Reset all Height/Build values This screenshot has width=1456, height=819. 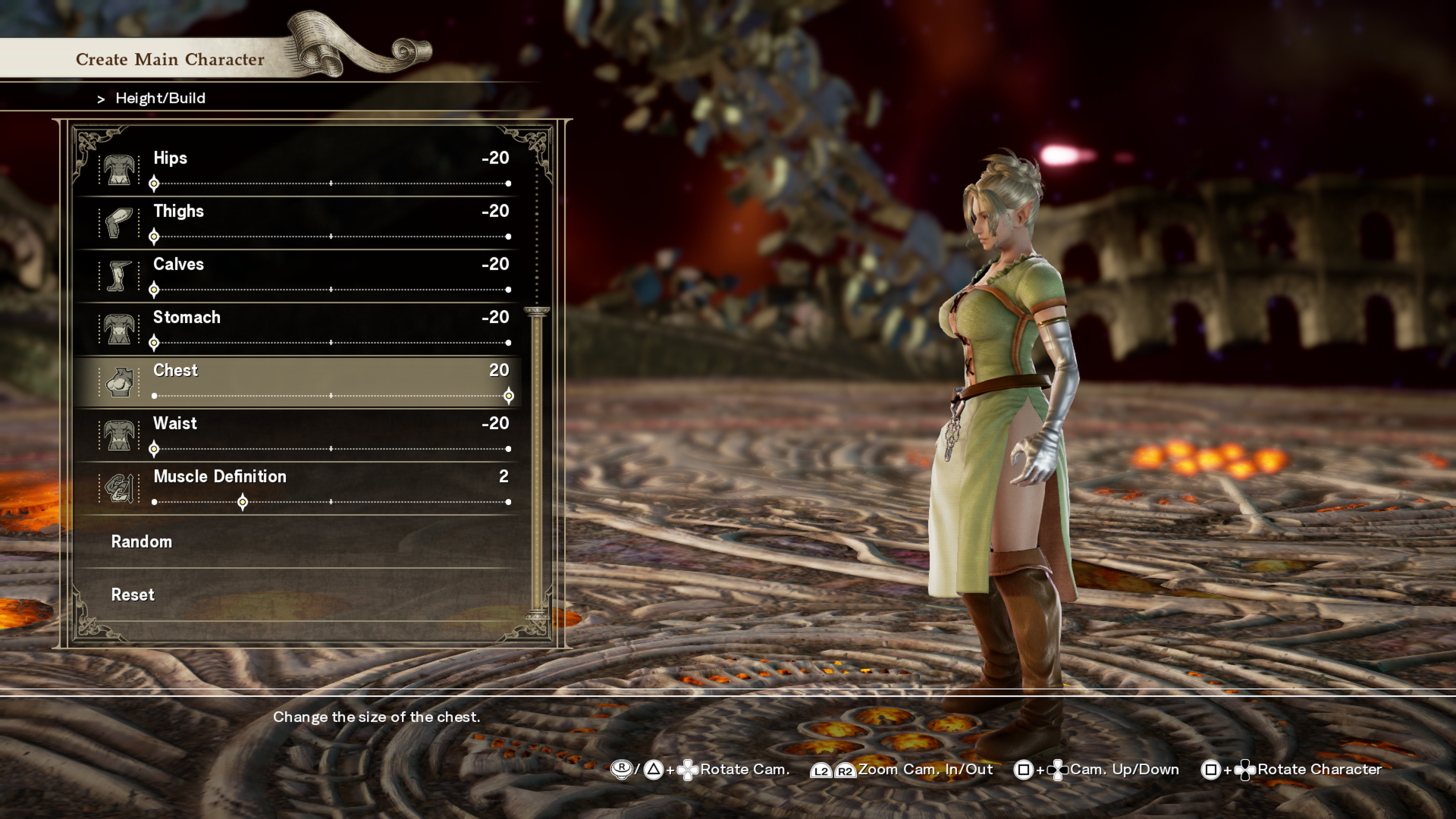(133, 595)
